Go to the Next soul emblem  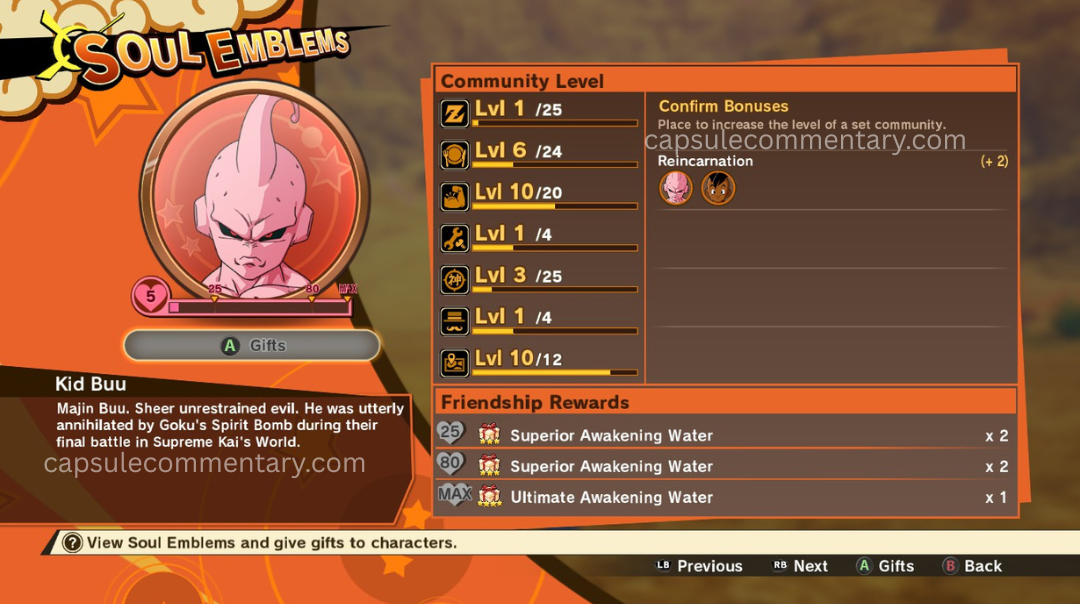tap(800, 566)
